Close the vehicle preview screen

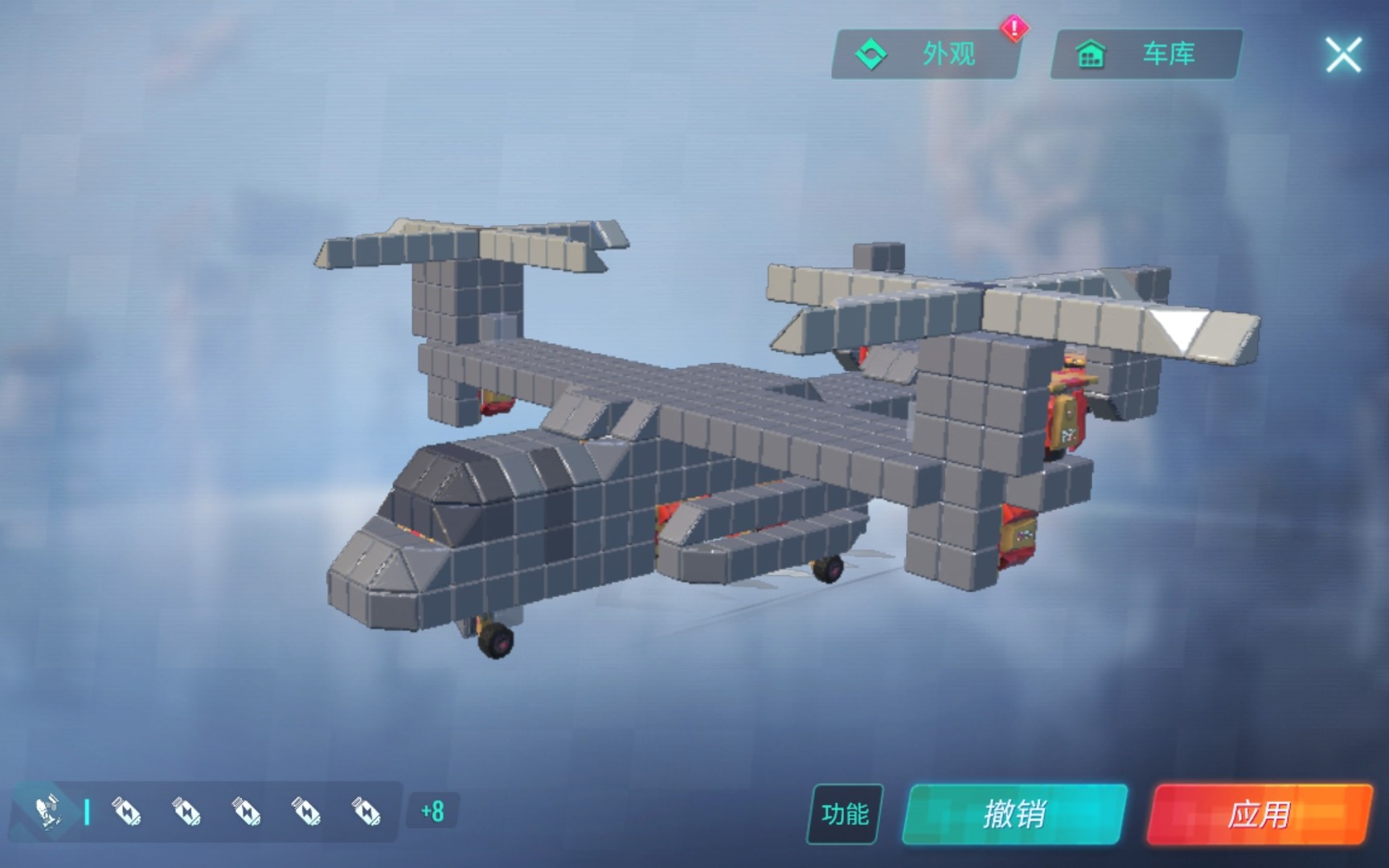pyautogui.click(x=1342, y=55)
